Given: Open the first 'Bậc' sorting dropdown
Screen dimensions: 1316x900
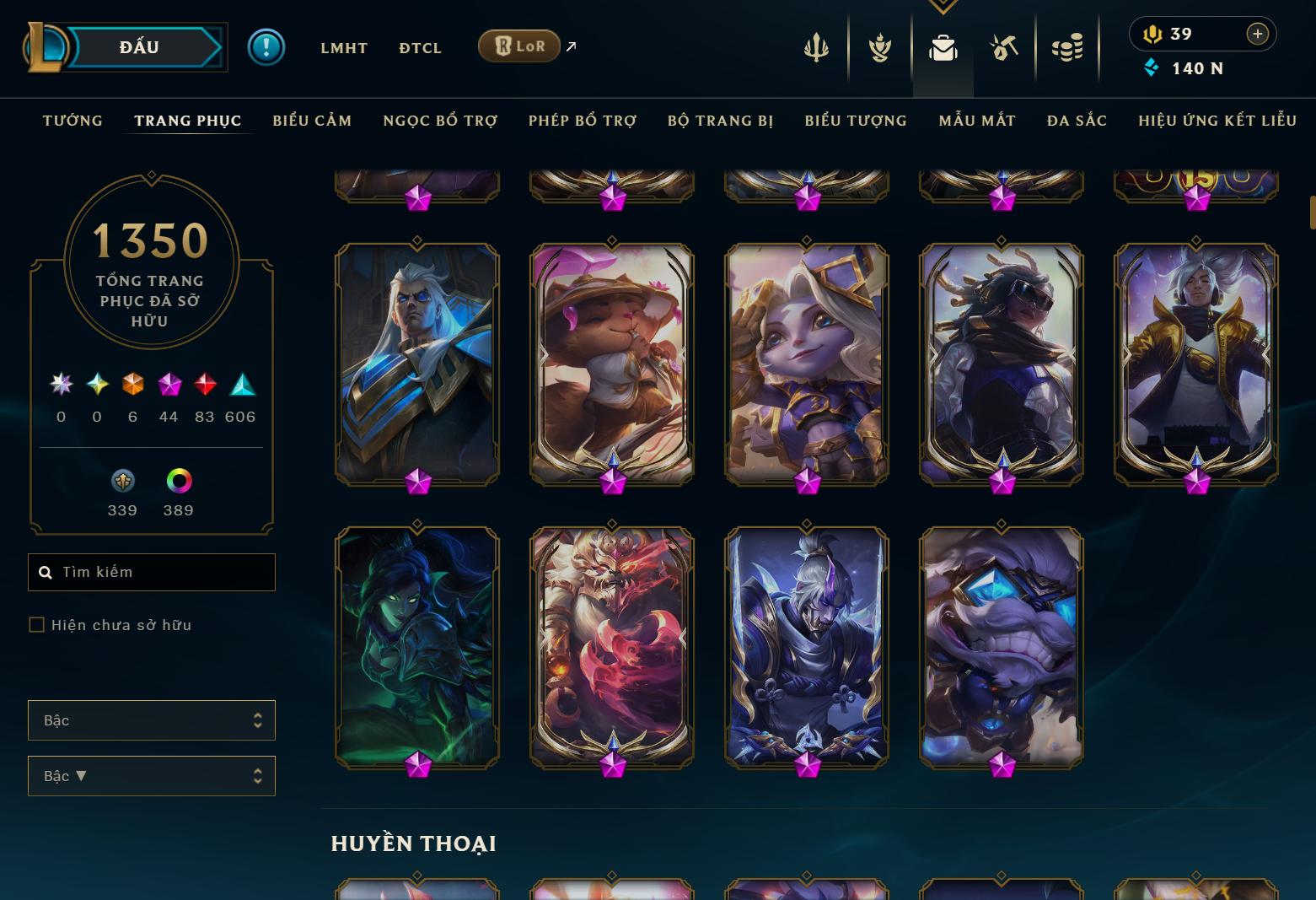Looking at the screenshot, I should [x=152, y=720].
